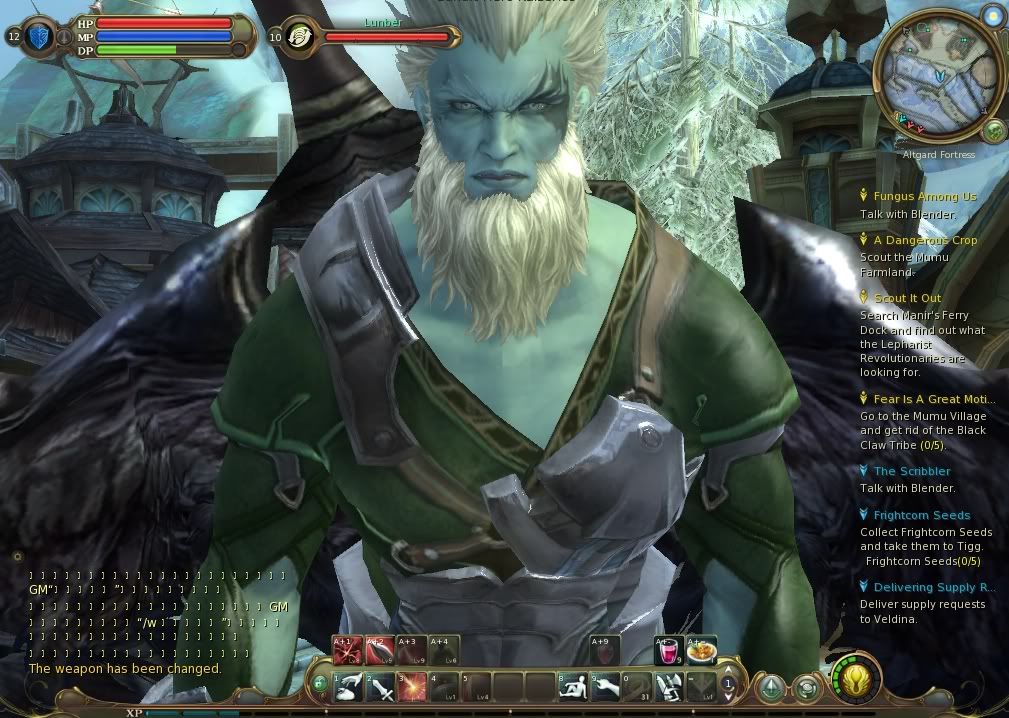Select The Scribbler quest tracker entry
This screenshot has width=1009, height=718.
(x=911, y=471)
